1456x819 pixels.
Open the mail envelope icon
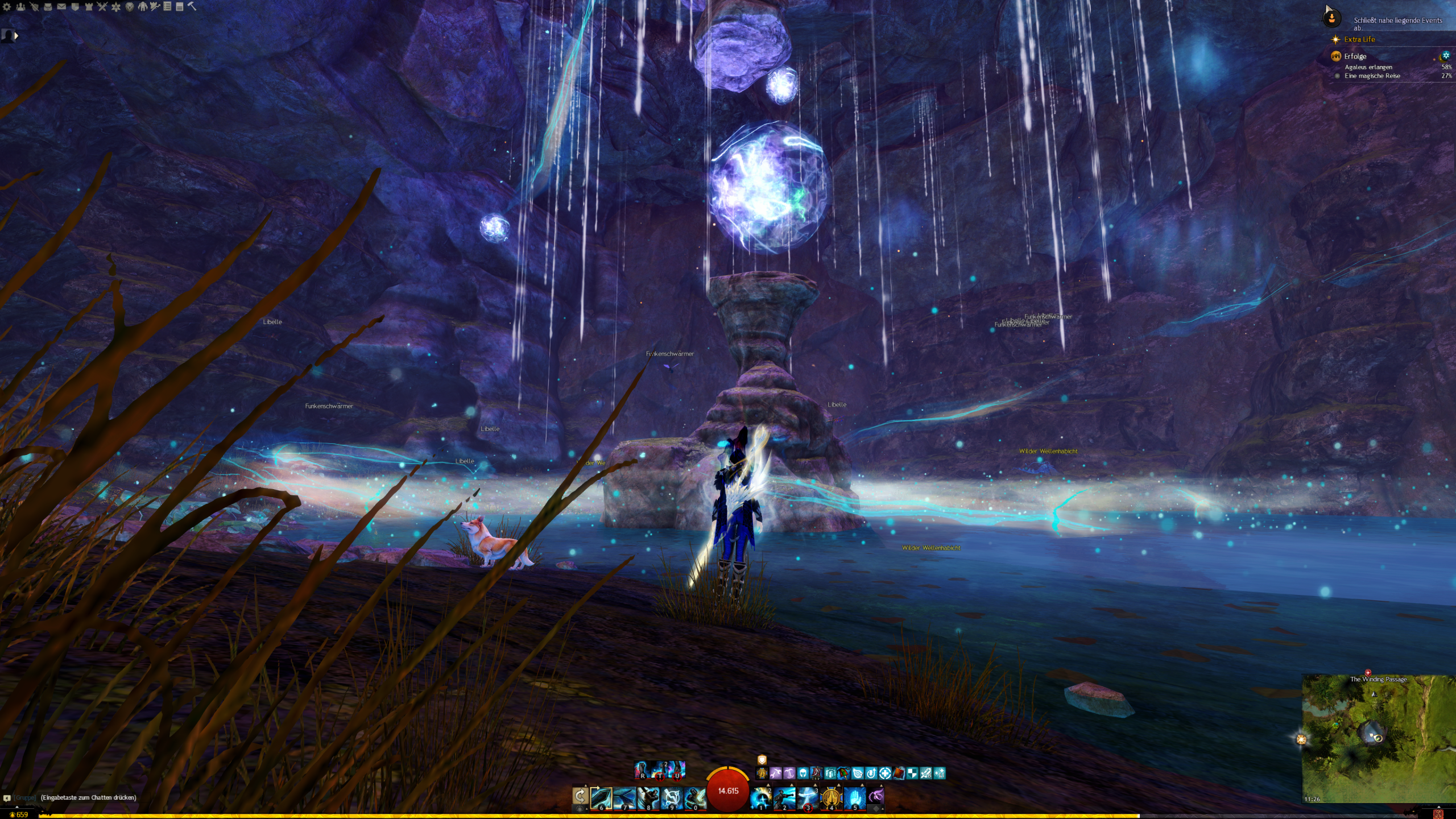pyautogui.click(x=61, y=7)
